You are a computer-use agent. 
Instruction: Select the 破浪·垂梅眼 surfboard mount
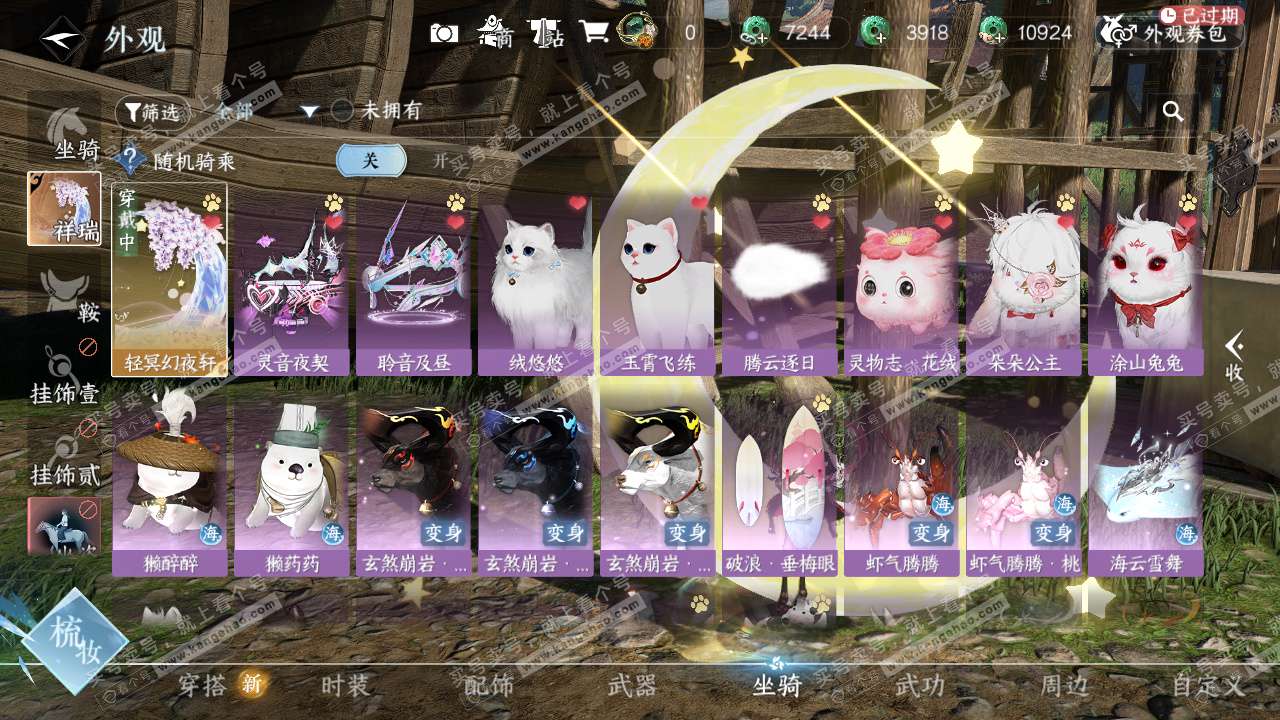(779, 490)
